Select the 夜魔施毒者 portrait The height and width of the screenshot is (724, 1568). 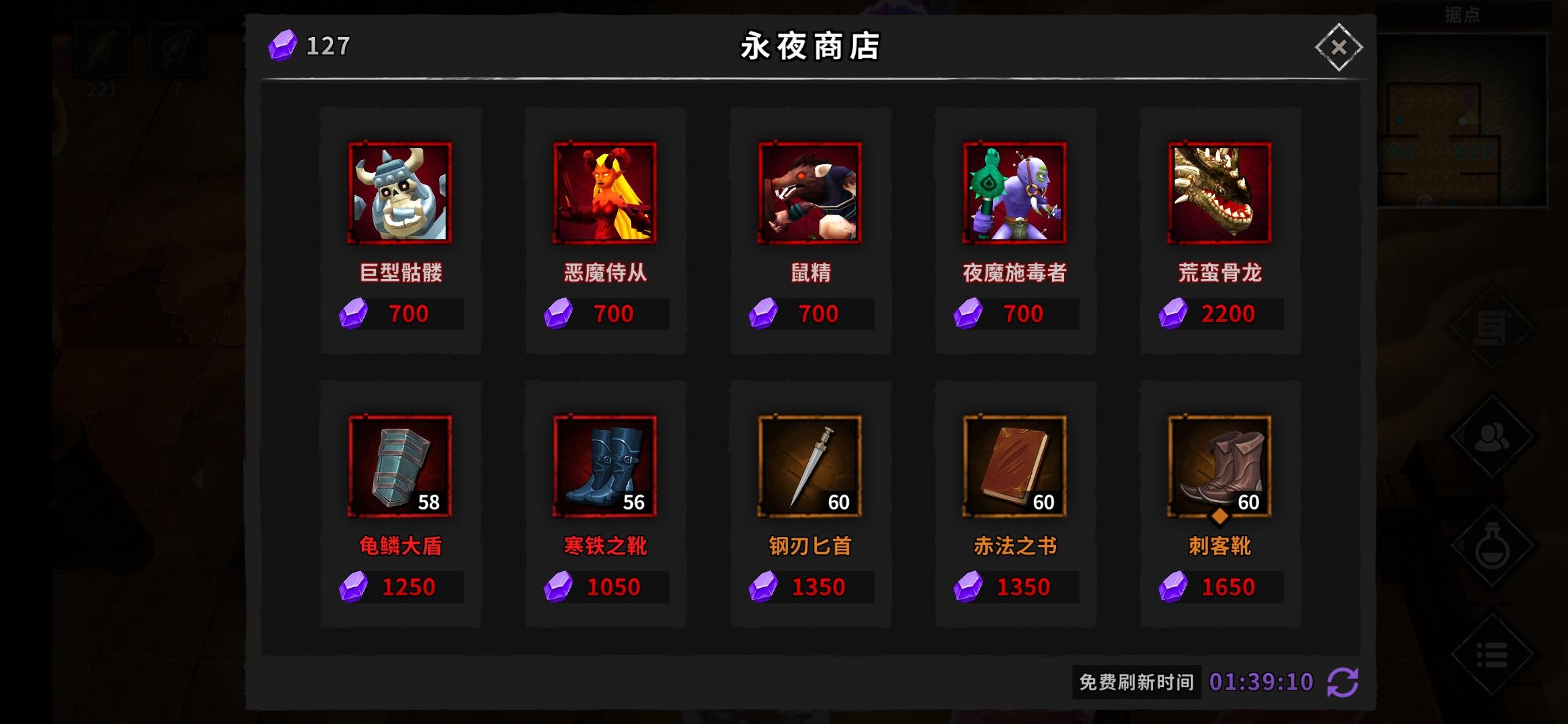point(1015,193)
